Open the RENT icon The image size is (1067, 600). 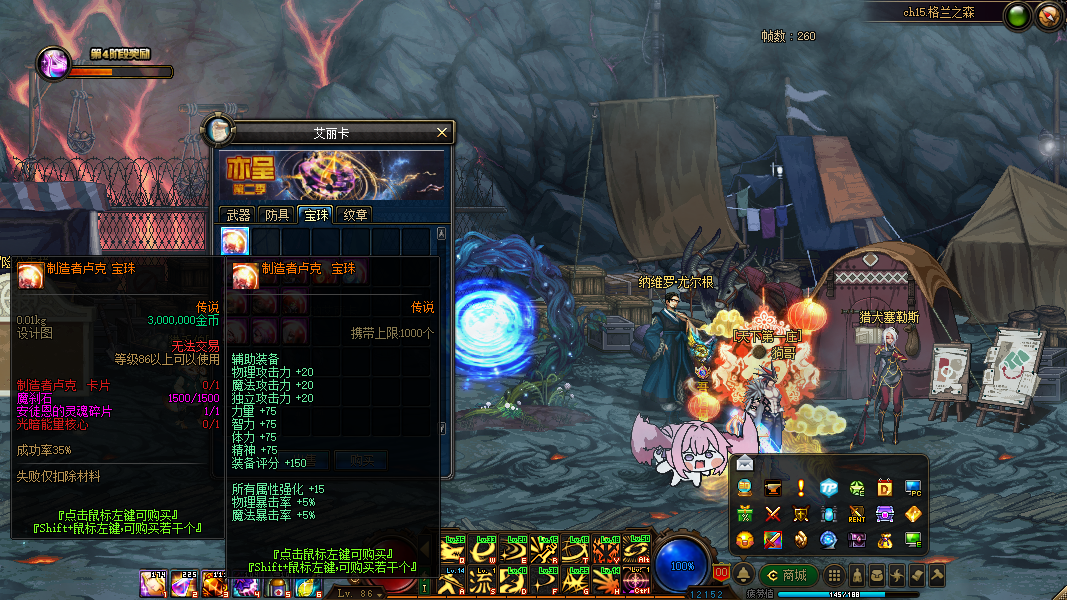857,514
